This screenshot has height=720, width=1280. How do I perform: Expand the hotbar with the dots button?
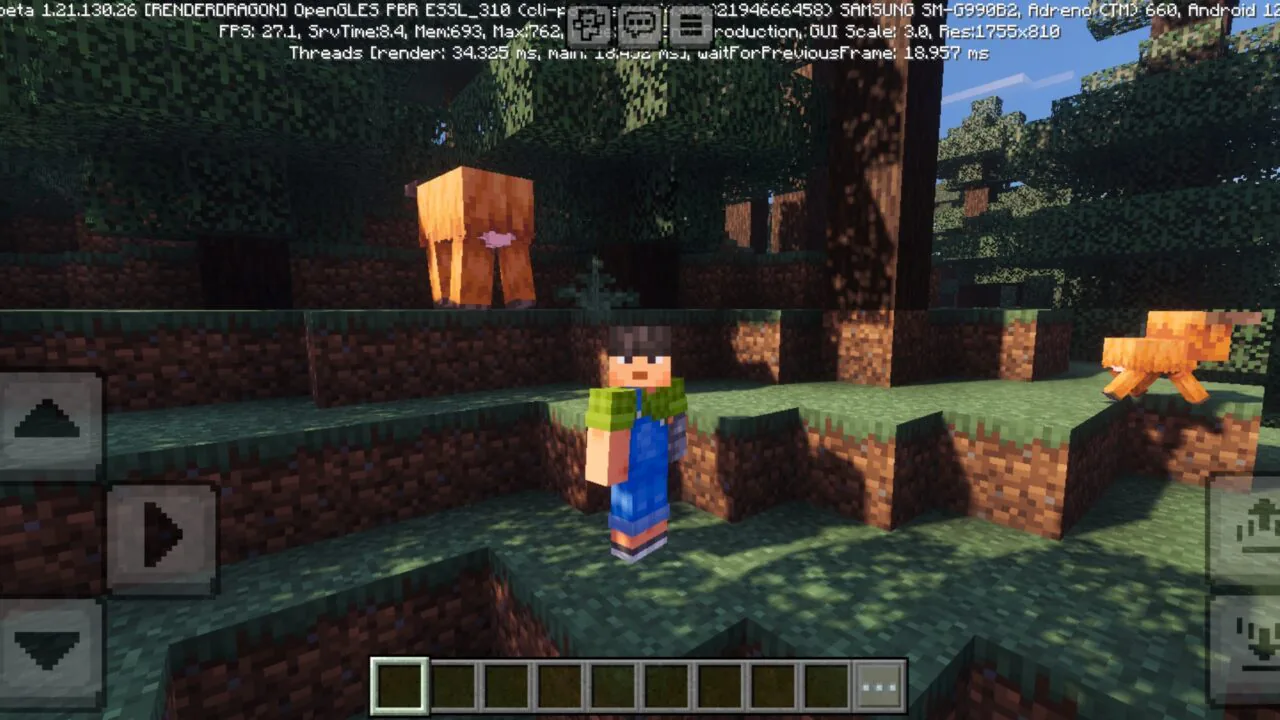(879, 686)
